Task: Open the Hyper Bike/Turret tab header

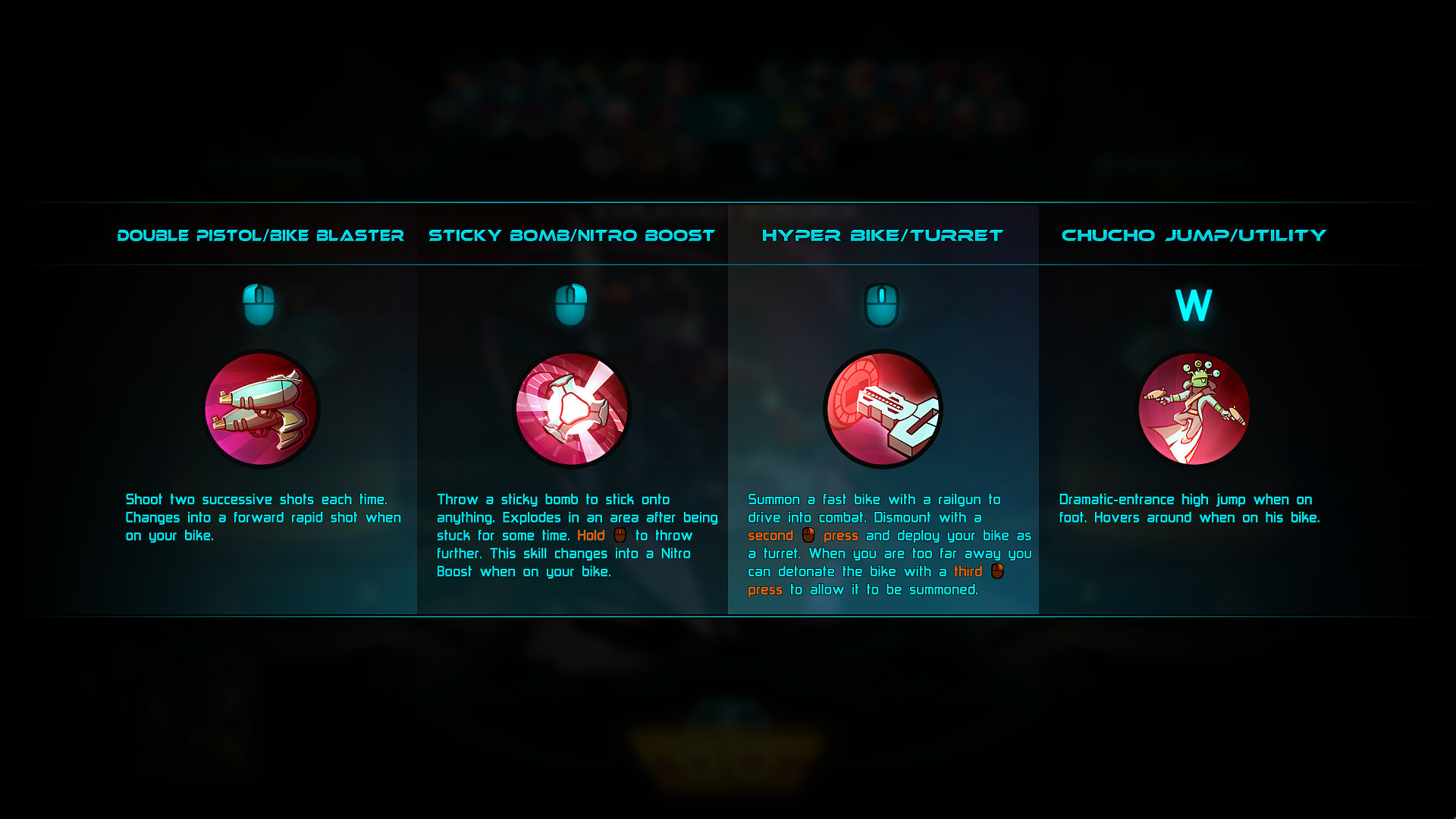Action: [x=882, y=236]
